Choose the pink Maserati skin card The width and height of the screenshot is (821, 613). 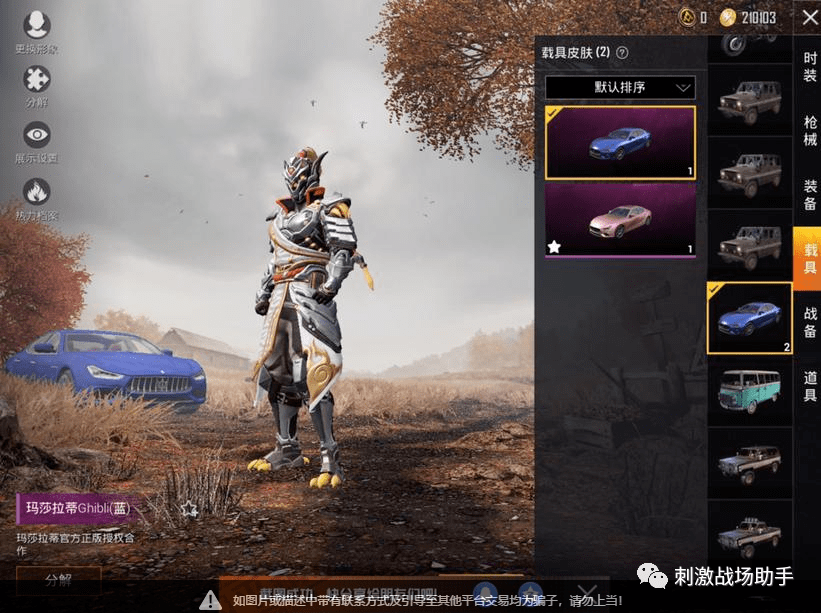[x=620, y=219]
